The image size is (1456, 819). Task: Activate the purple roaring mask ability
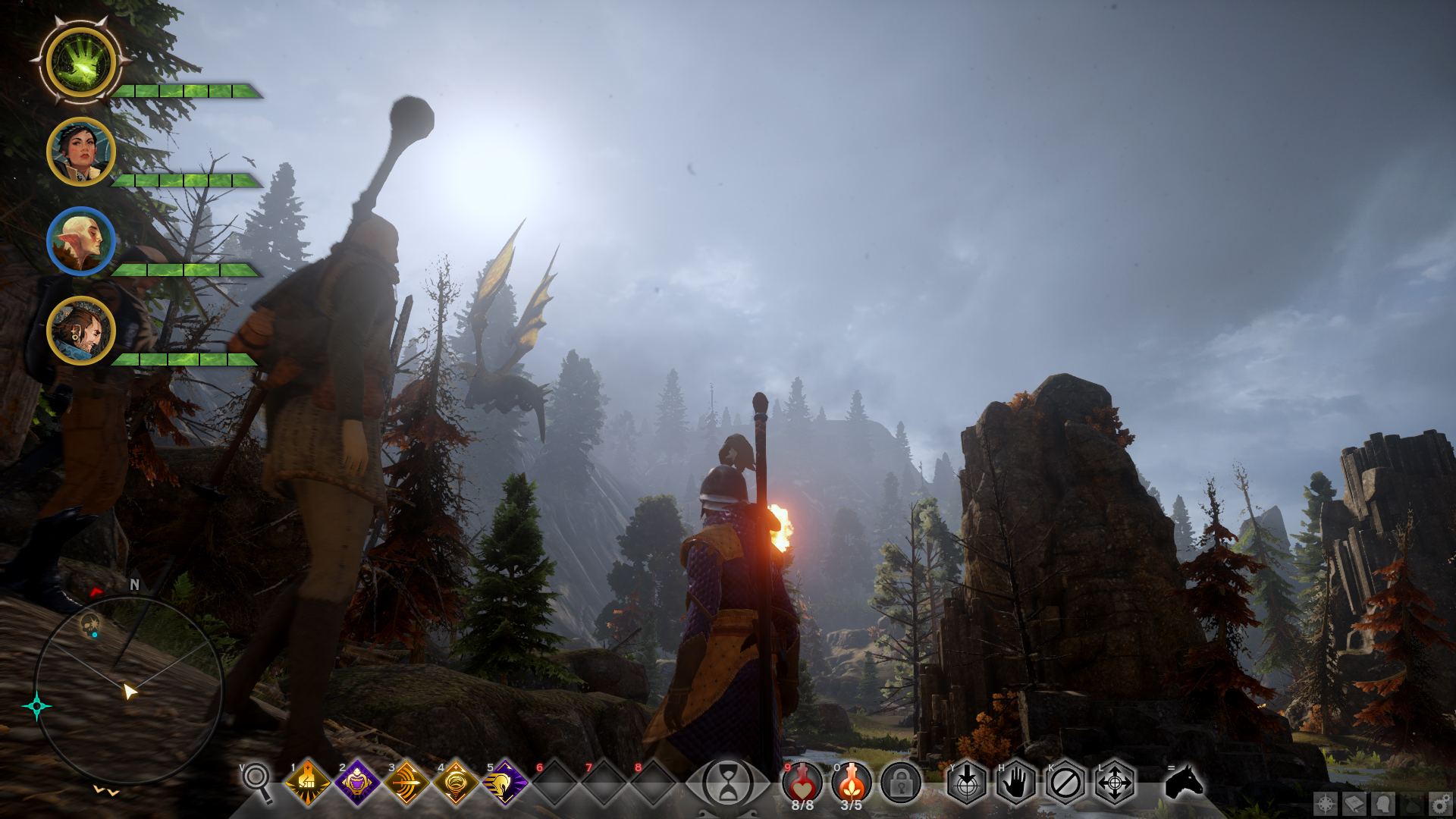(356, 783)
